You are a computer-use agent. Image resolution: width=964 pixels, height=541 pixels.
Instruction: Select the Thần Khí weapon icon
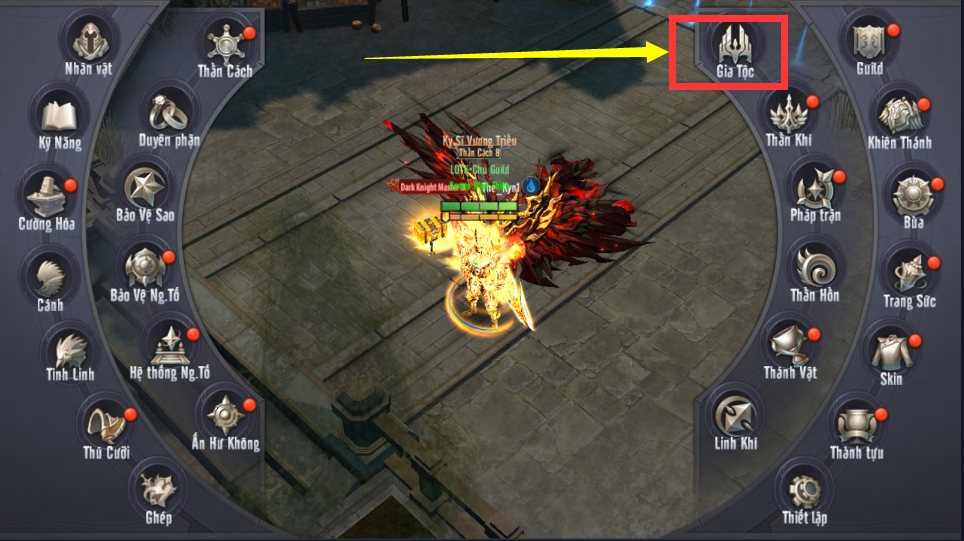[x=789, y=112]
